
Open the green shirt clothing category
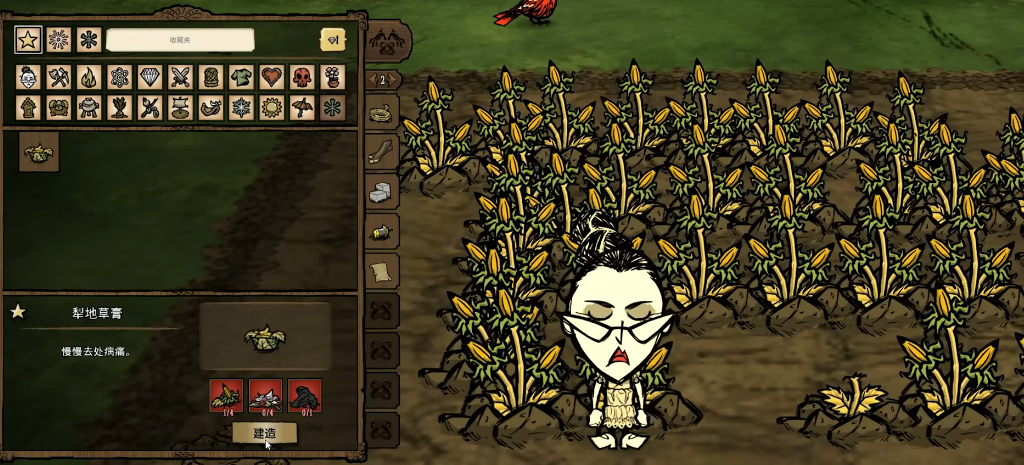241,77
